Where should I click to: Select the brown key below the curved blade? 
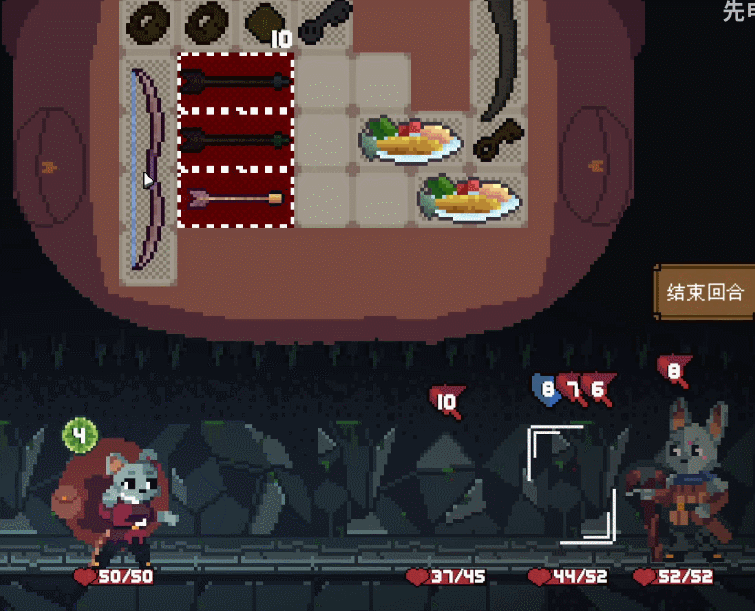(497, 142)
